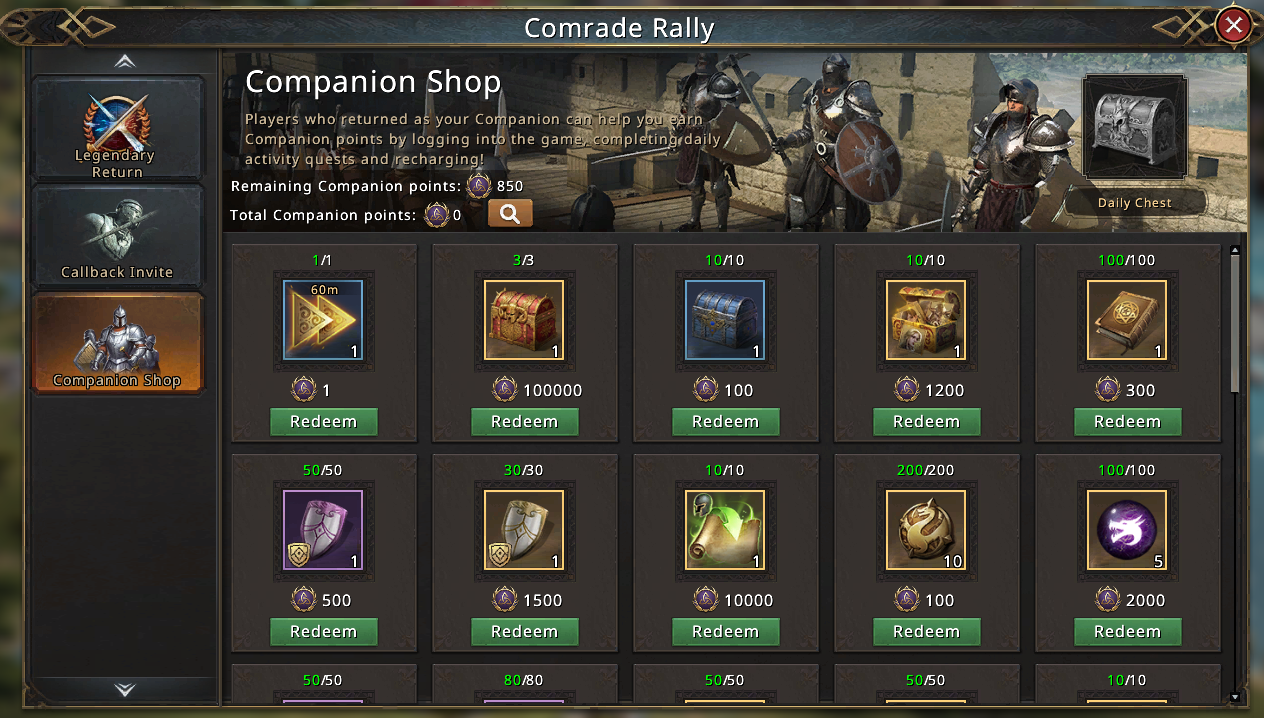1264x718 pixels.
Task: Open the Legendary Return tab
Action: [x=118, y=128]
